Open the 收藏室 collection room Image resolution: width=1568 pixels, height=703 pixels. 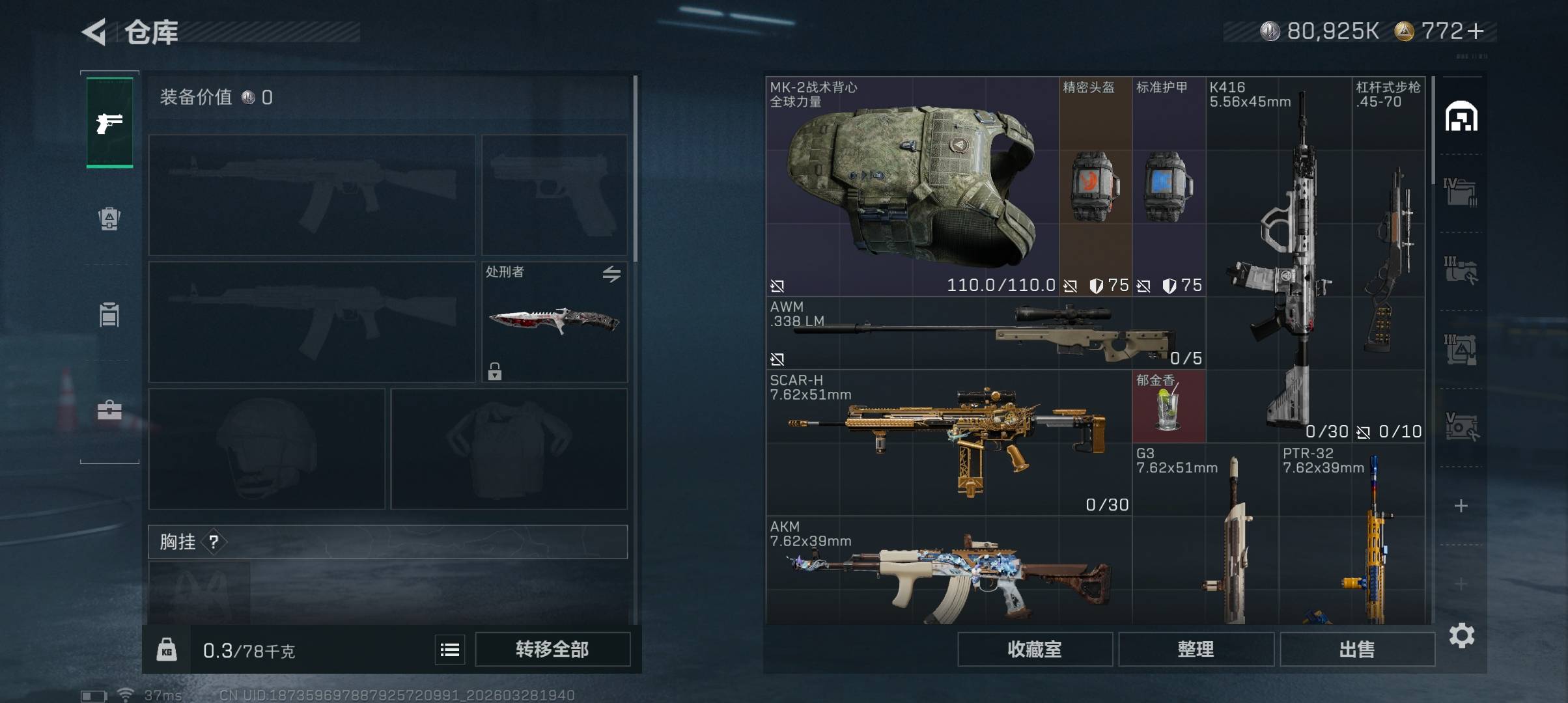click(1034, 649)
